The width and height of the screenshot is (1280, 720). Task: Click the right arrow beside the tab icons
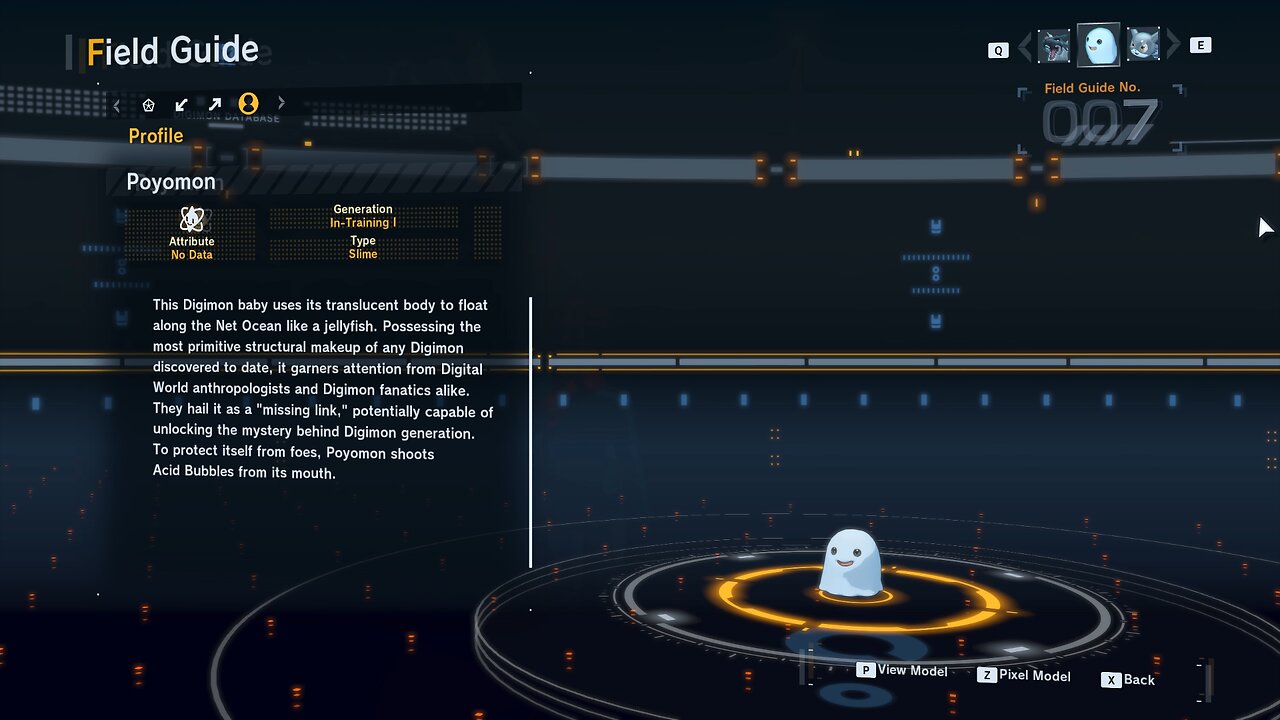point(281,103)
